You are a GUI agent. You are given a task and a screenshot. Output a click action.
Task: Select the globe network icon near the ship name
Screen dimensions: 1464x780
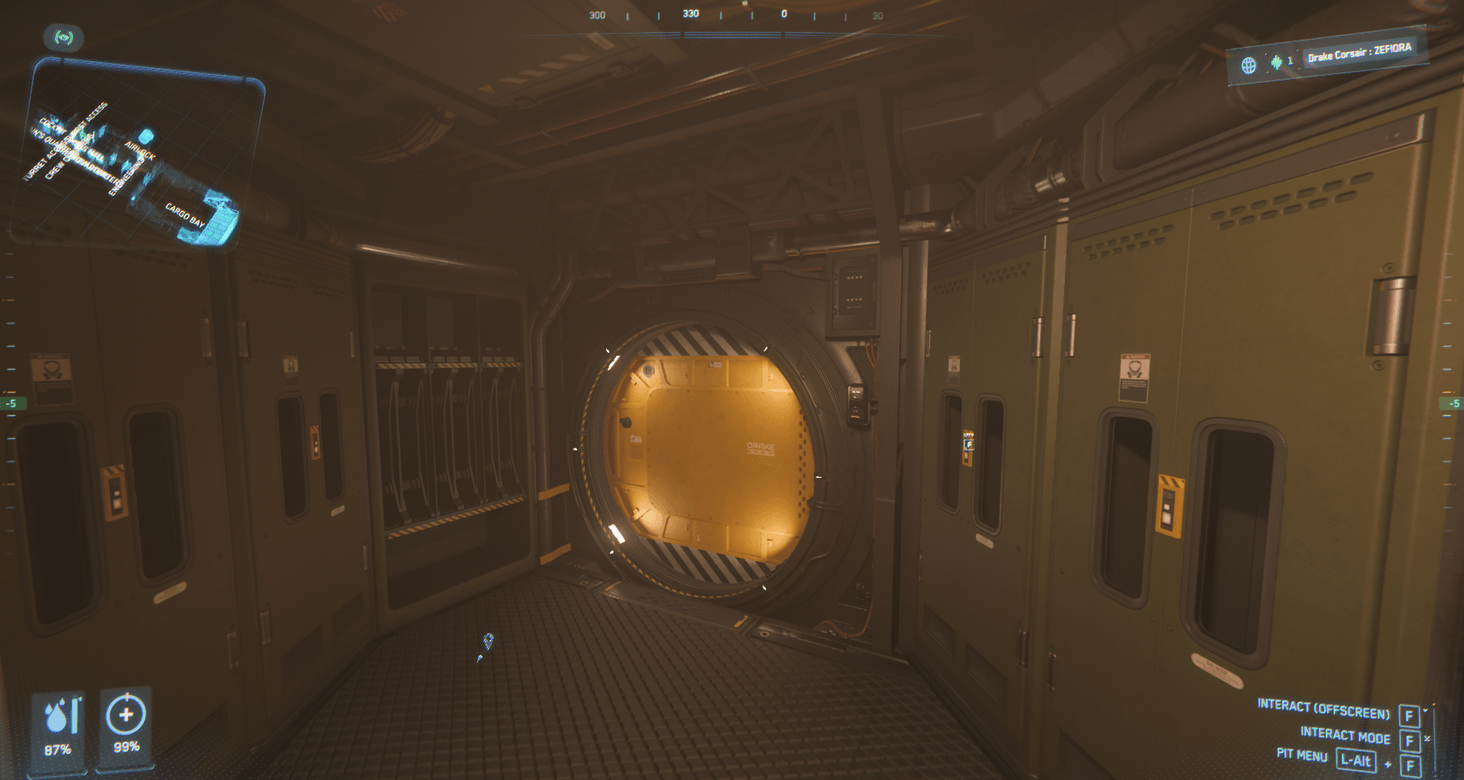(x=1248, y=65)
